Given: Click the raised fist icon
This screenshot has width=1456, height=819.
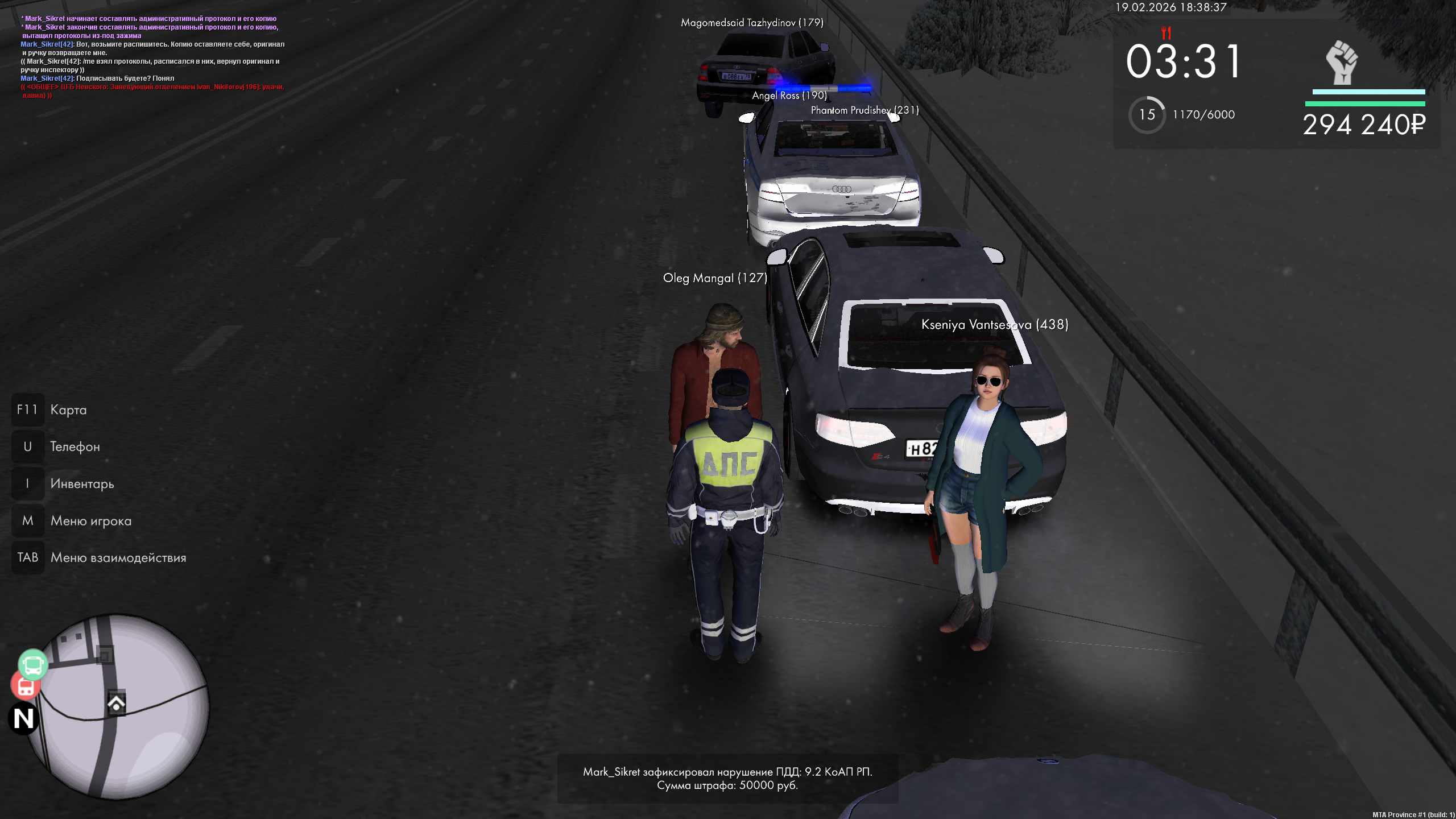Looking at the screenshot, I should (1342, 63).
